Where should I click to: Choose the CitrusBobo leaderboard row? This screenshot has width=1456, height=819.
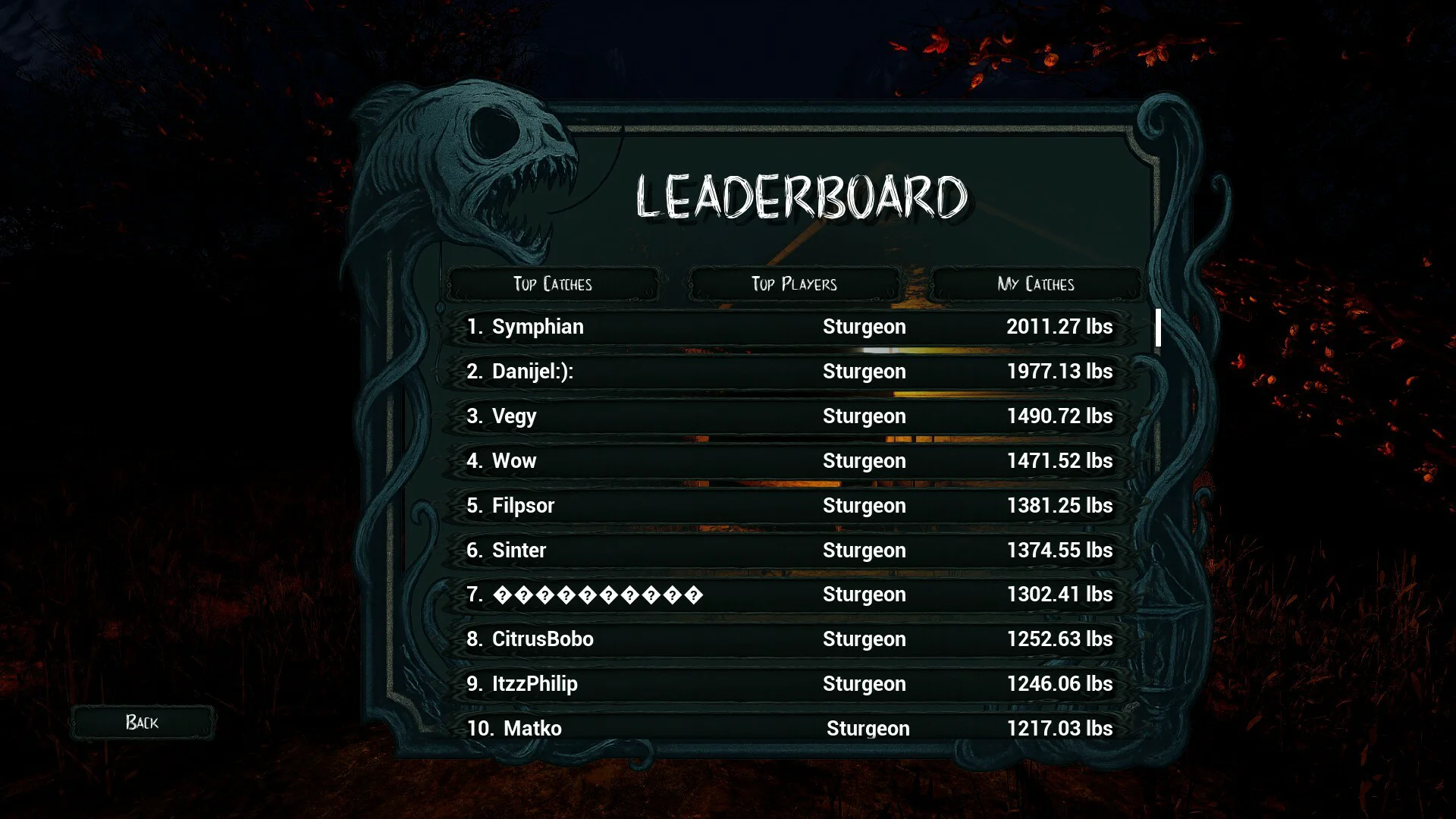pyautogui.click(x=789, y=639)
